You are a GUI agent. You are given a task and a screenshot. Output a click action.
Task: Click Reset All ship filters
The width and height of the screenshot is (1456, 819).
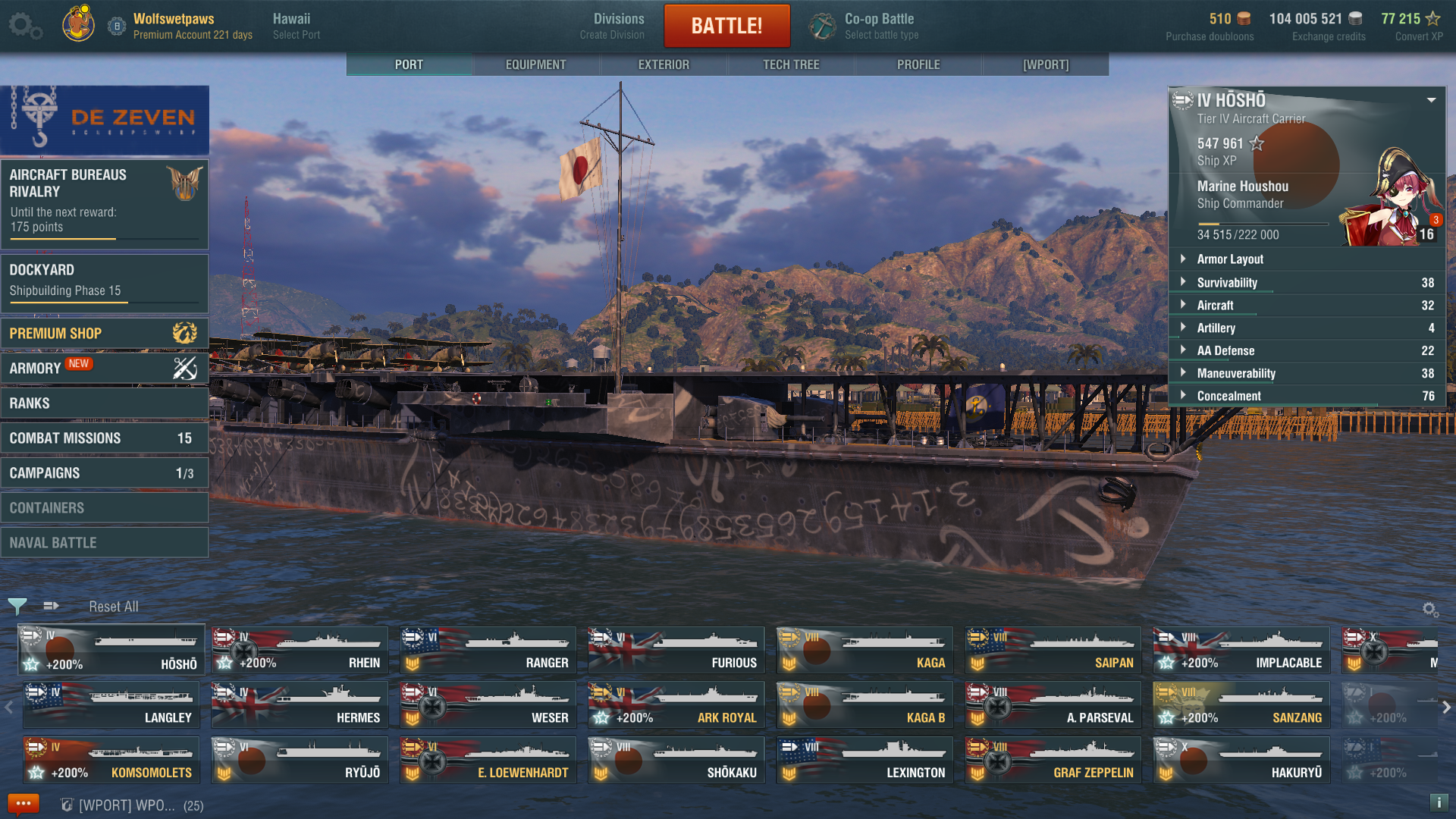[x=114, y=607]
